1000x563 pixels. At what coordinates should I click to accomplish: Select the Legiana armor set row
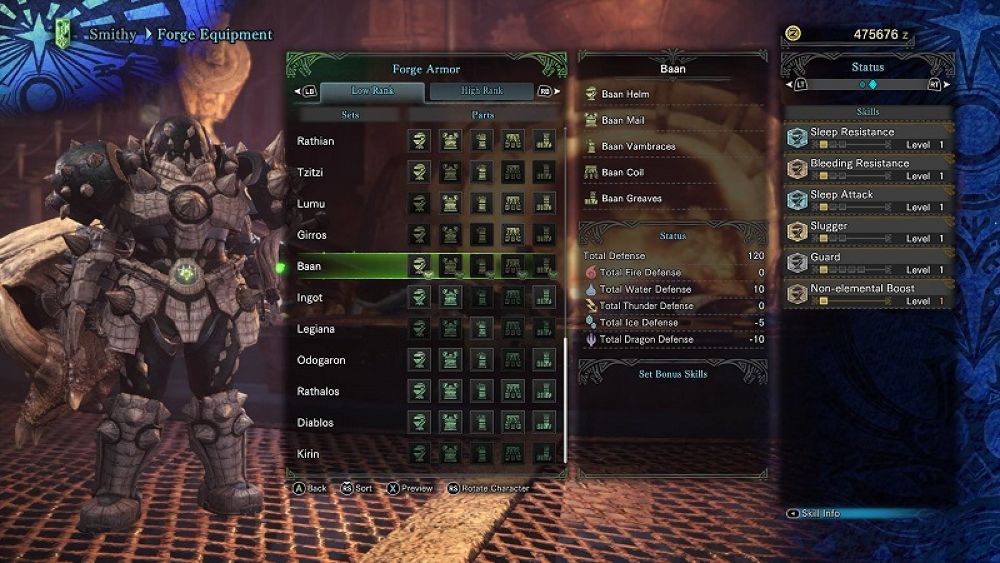(316, 329)
